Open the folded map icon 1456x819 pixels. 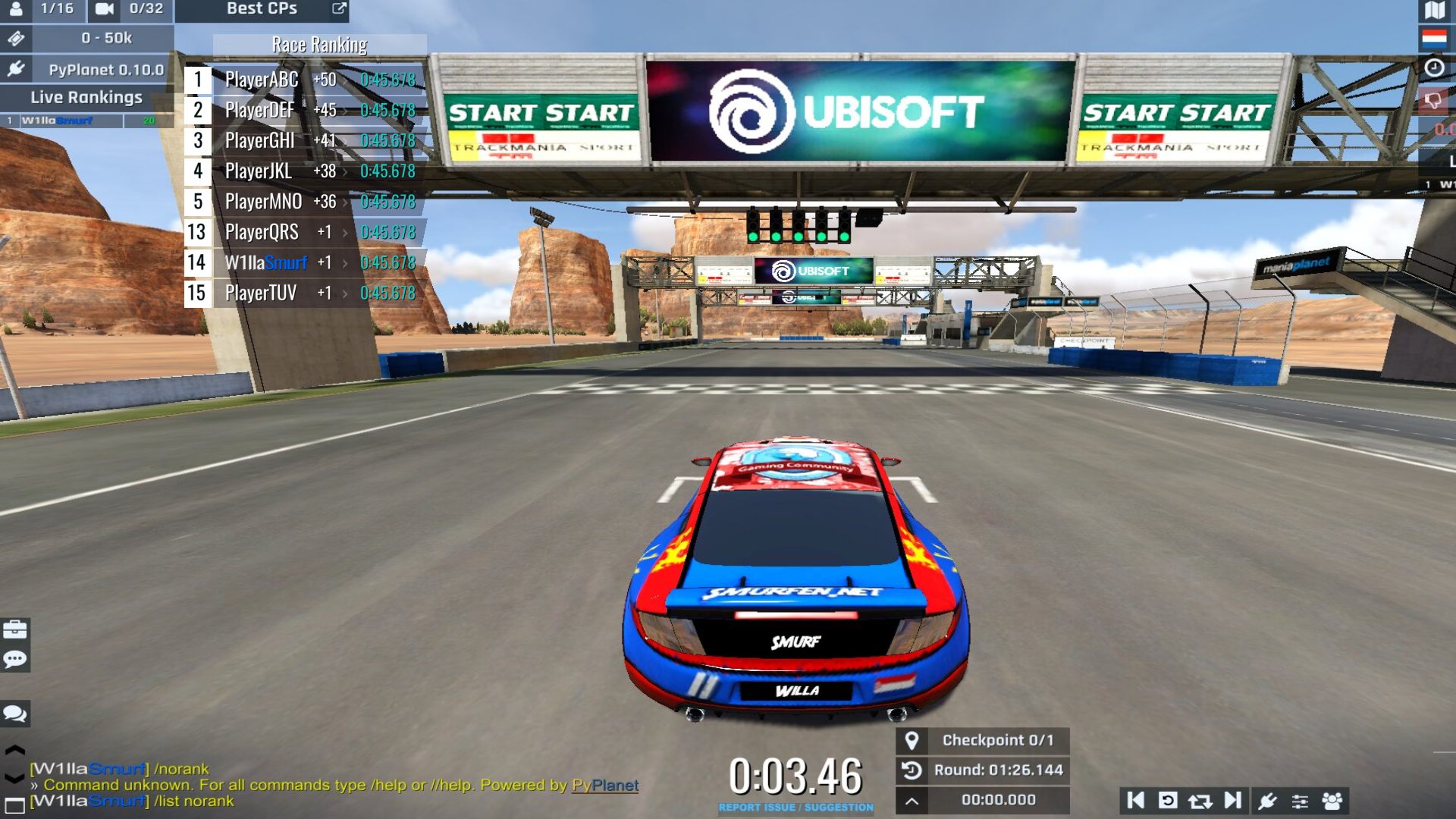[1434, 10]
